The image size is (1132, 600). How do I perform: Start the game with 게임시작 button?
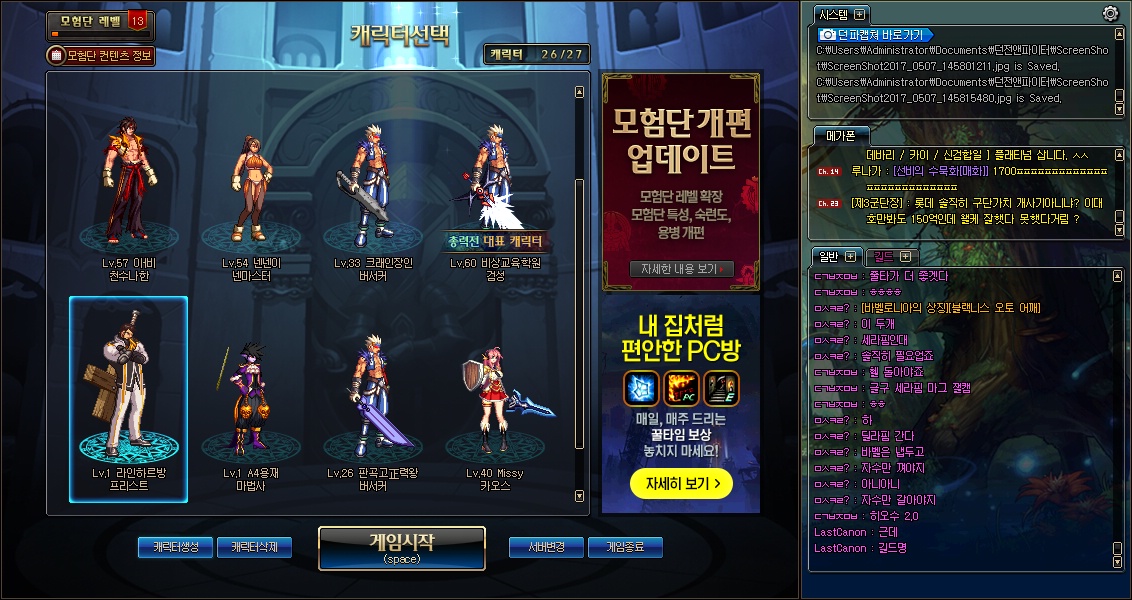(x=401, y=548)
